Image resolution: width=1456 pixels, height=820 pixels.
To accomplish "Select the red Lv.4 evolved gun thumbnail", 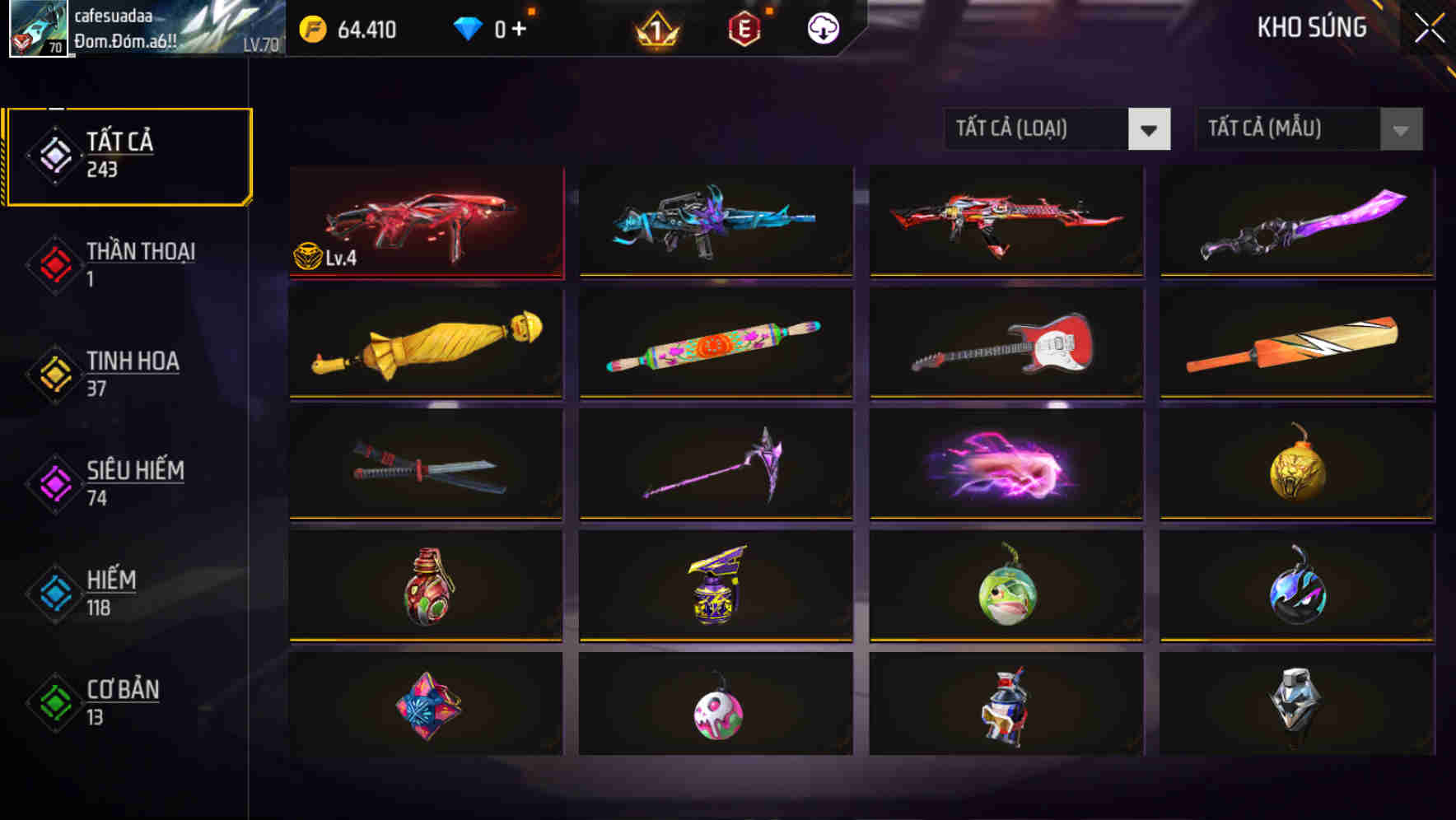I will (x=426, y=221).
